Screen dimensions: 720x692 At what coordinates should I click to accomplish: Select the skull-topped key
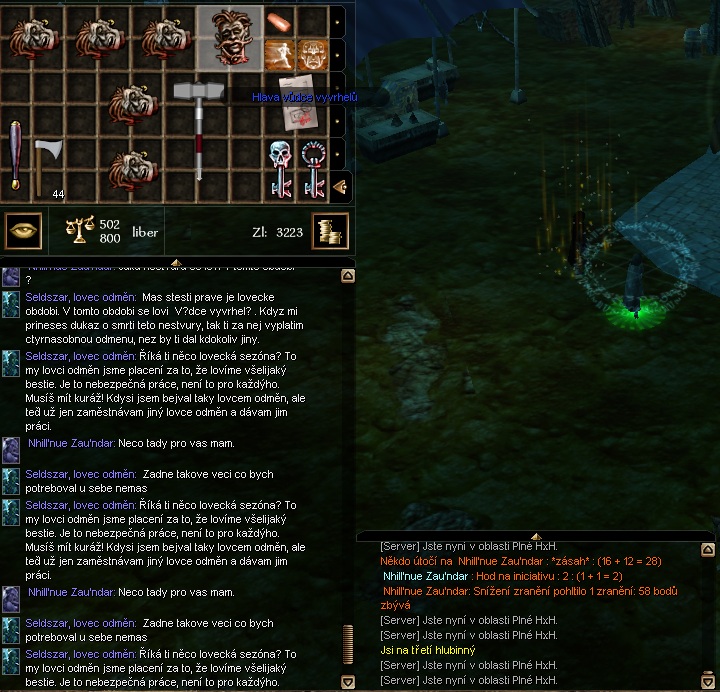coord(279,168)
